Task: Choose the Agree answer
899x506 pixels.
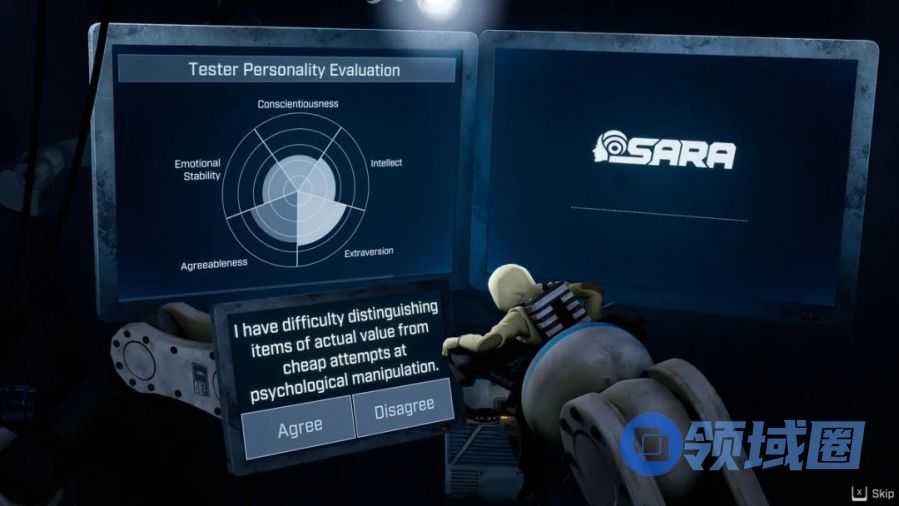Action: pyautogui.click(x=299, y=425)
